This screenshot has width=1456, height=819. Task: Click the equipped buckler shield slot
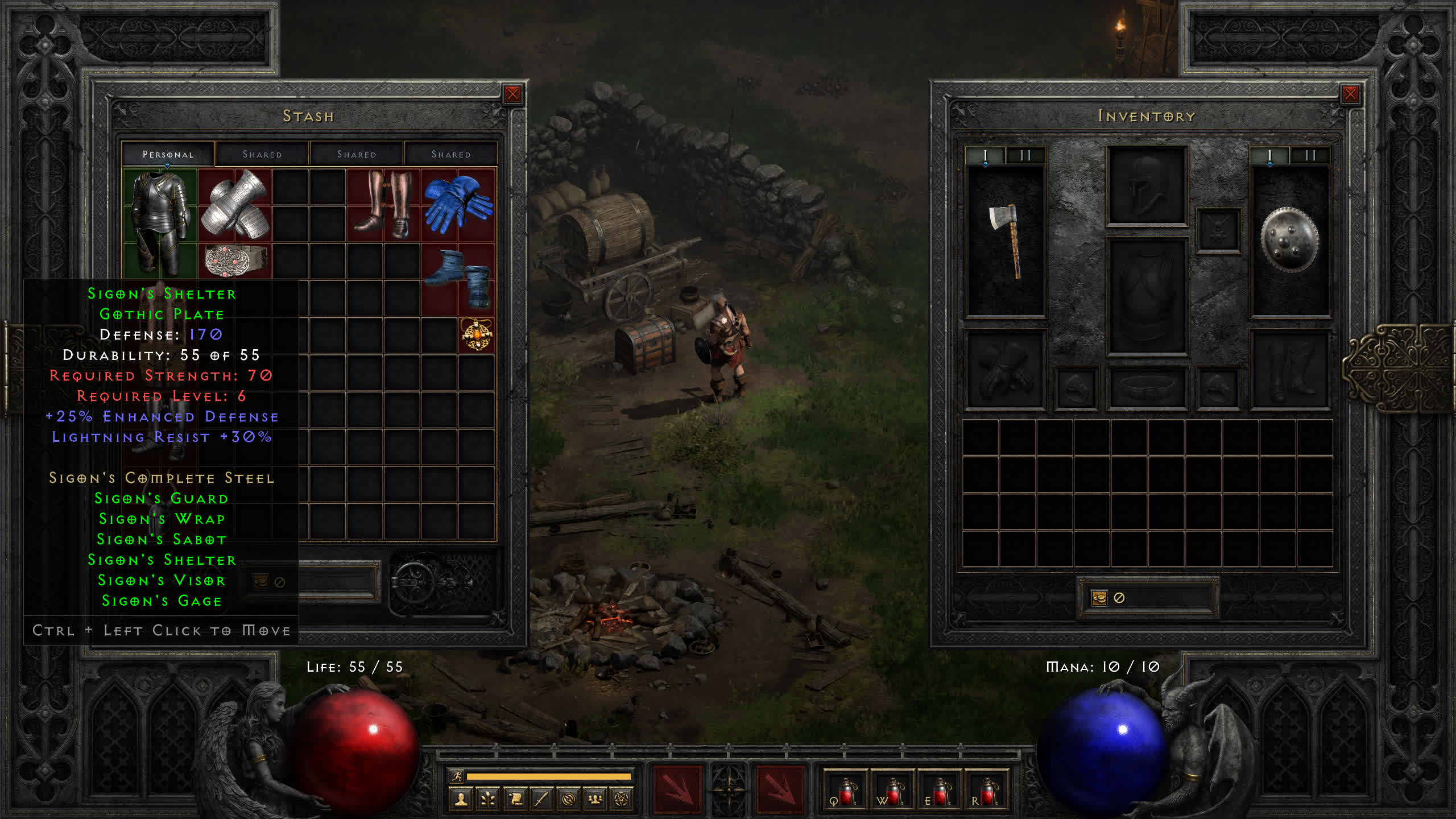[x=1289, y=241]
